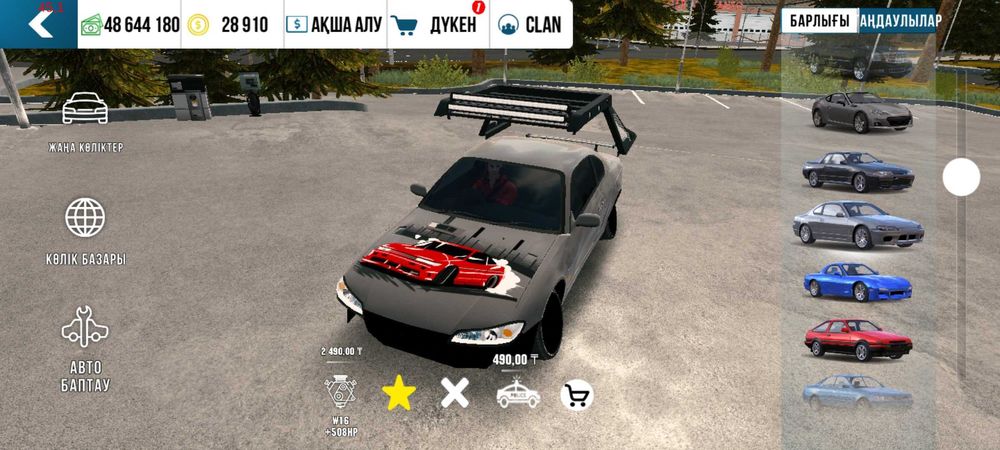The width and height of the screenshot is (1000, 450).
Task: Open КӨЛІК БАЗАРЫ car market
Action: pyautogui.click(x=85, y=231)
